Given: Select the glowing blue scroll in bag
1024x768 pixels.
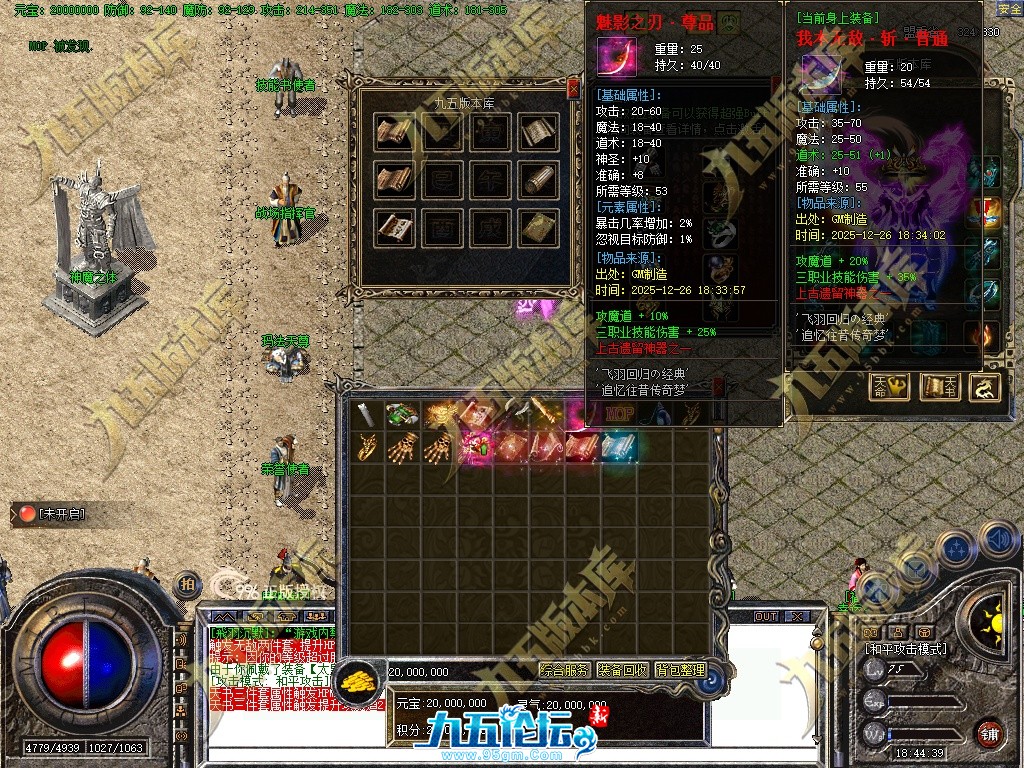Looking at the screenshot, I should coord(620,447).
